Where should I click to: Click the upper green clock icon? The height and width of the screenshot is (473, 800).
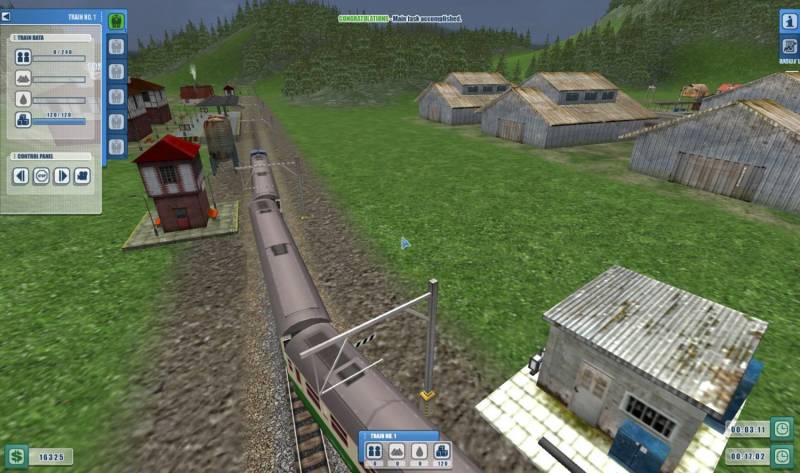(782, 429)
